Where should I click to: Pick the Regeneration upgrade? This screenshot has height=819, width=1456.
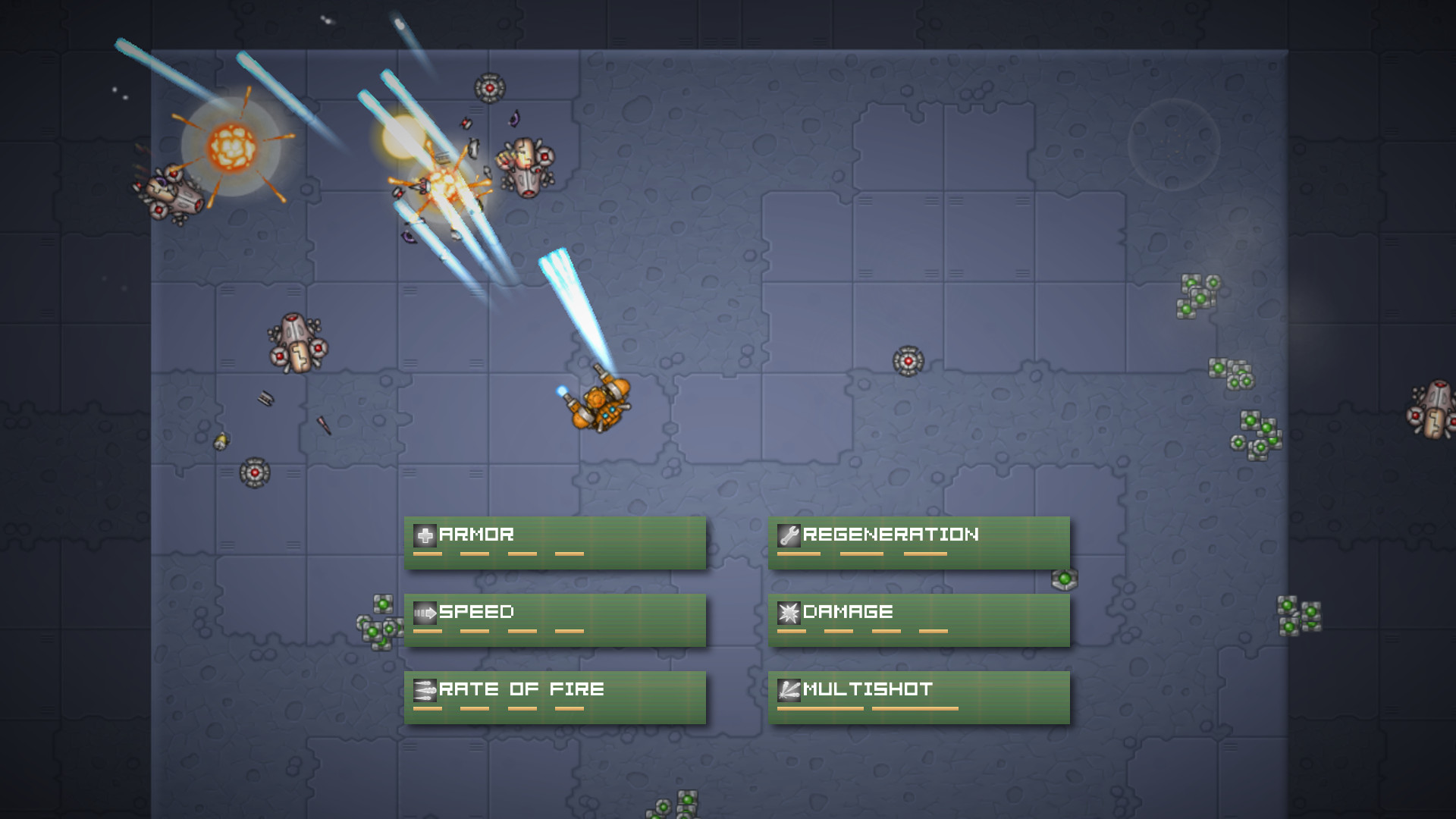point(918,542)
